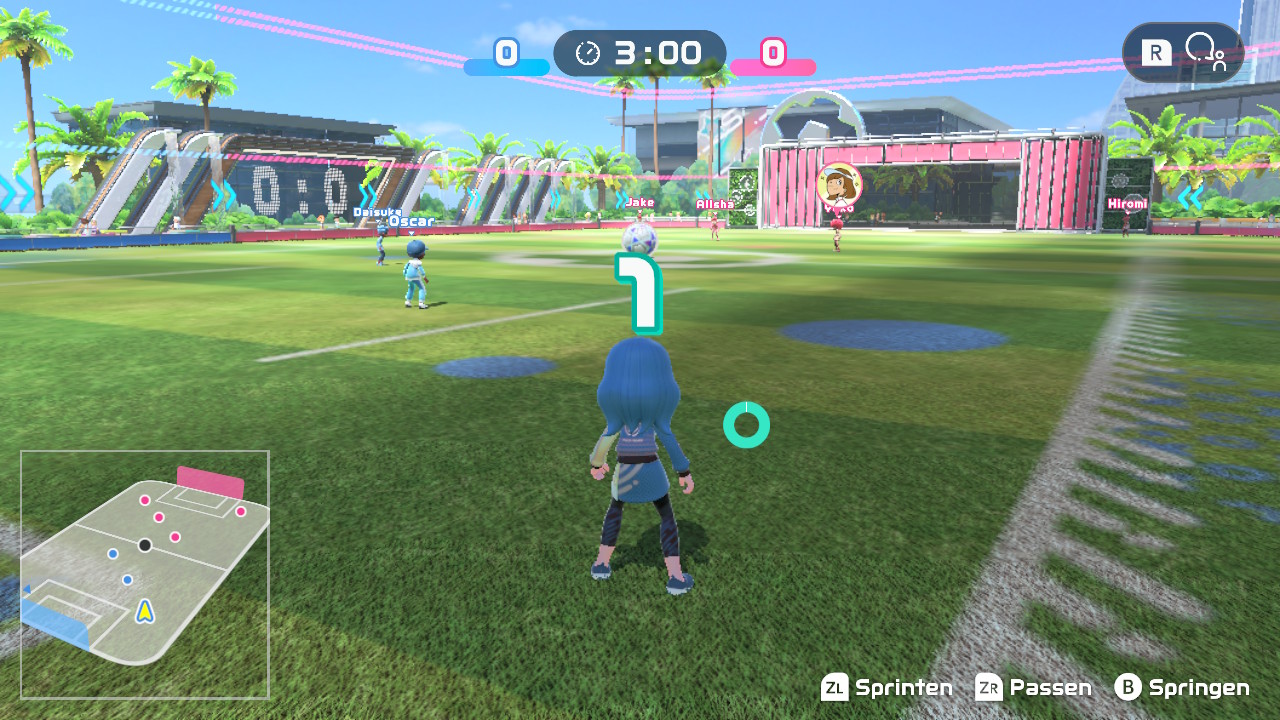This screenshot has width=1280, height=720.
Task: Select the yellow arrow marker on the minimap
Action: pos(146,609)
